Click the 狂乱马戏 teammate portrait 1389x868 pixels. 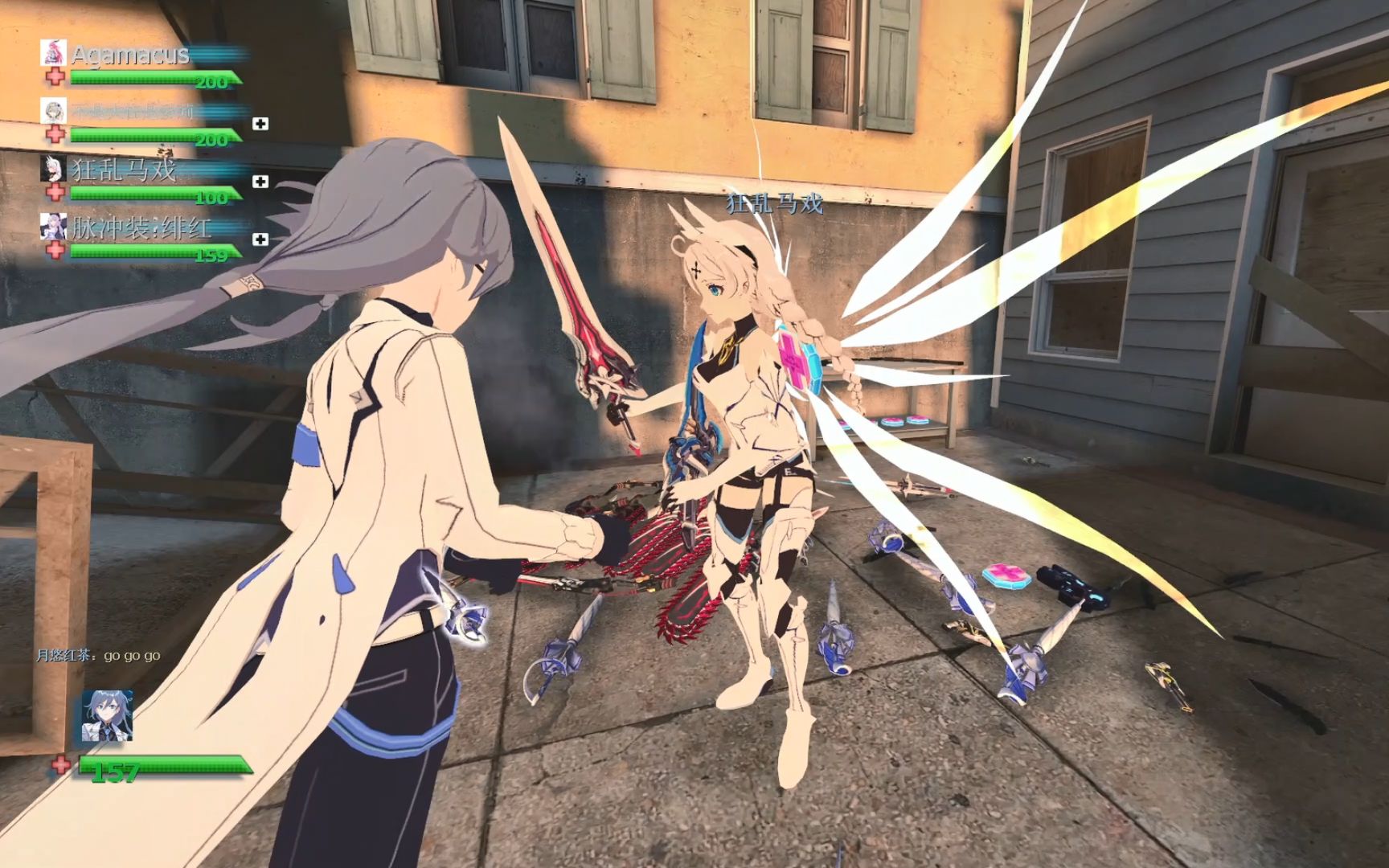coord(53,168)
